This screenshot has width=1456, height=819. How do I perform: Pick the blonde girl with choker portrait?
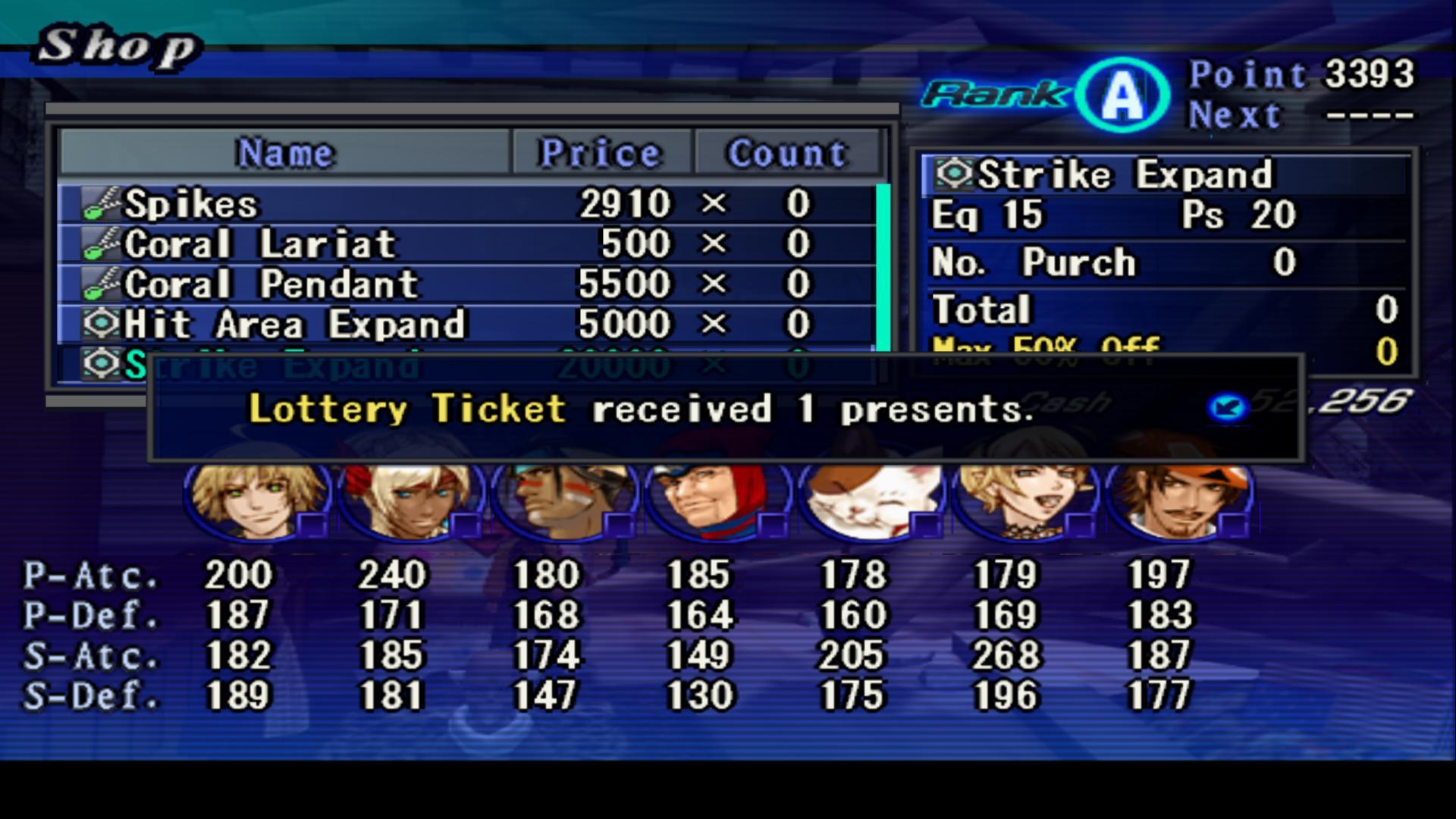click(1024, 499)
